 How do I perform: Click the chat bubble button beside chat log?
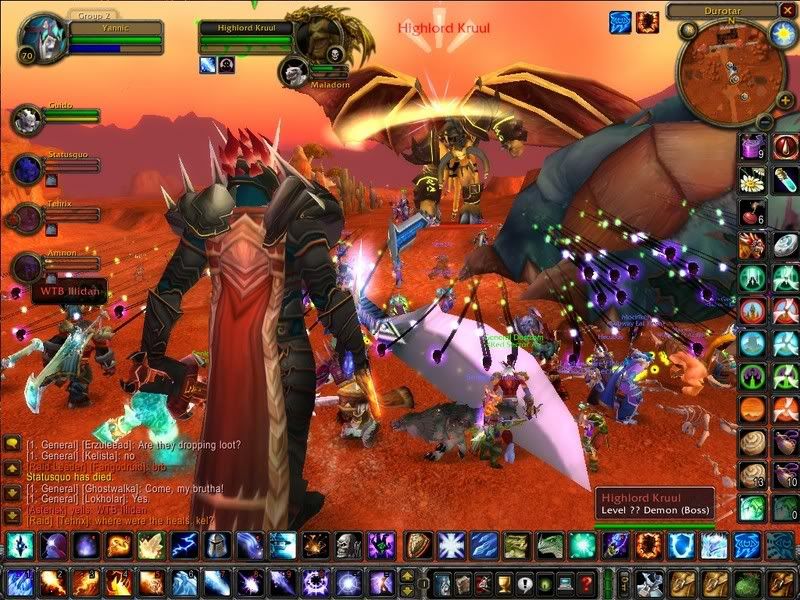point(12,442)
